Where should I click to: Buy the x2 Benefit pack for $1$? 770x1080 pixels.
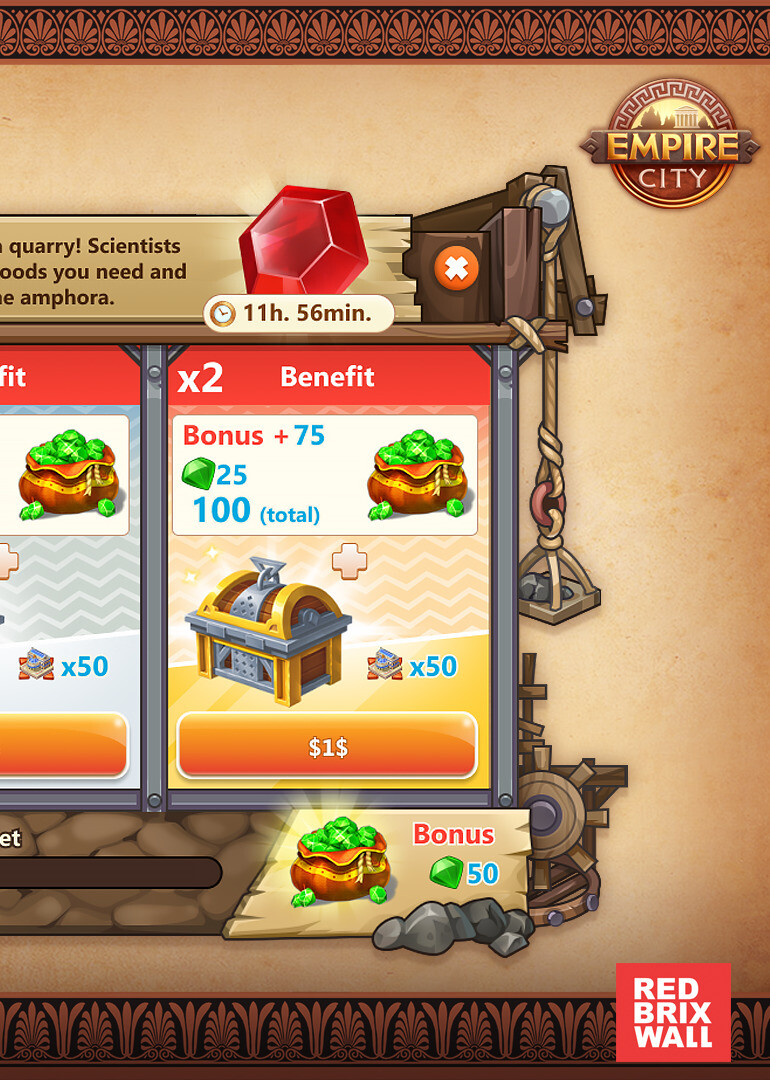(327, 746)
